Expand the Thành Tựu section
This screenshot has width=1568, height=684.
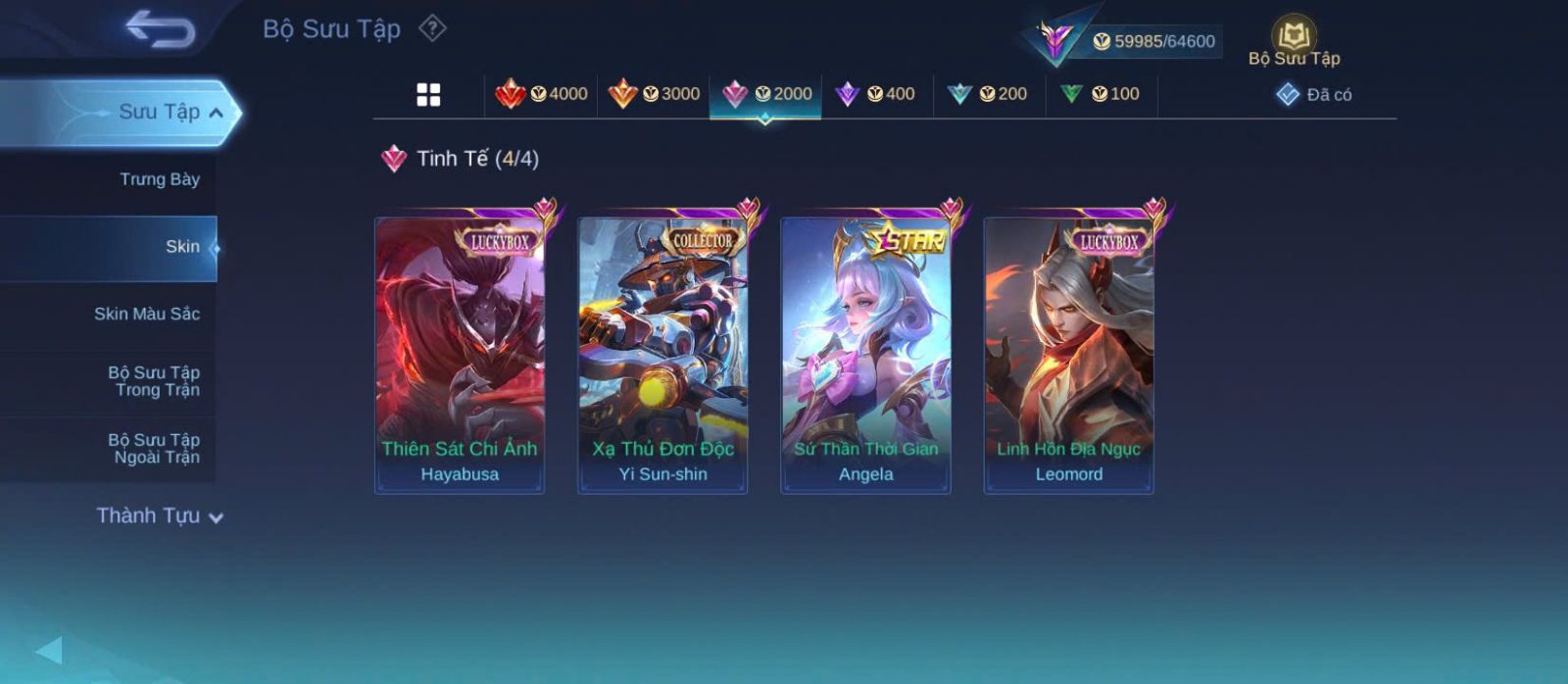[159, 515]
